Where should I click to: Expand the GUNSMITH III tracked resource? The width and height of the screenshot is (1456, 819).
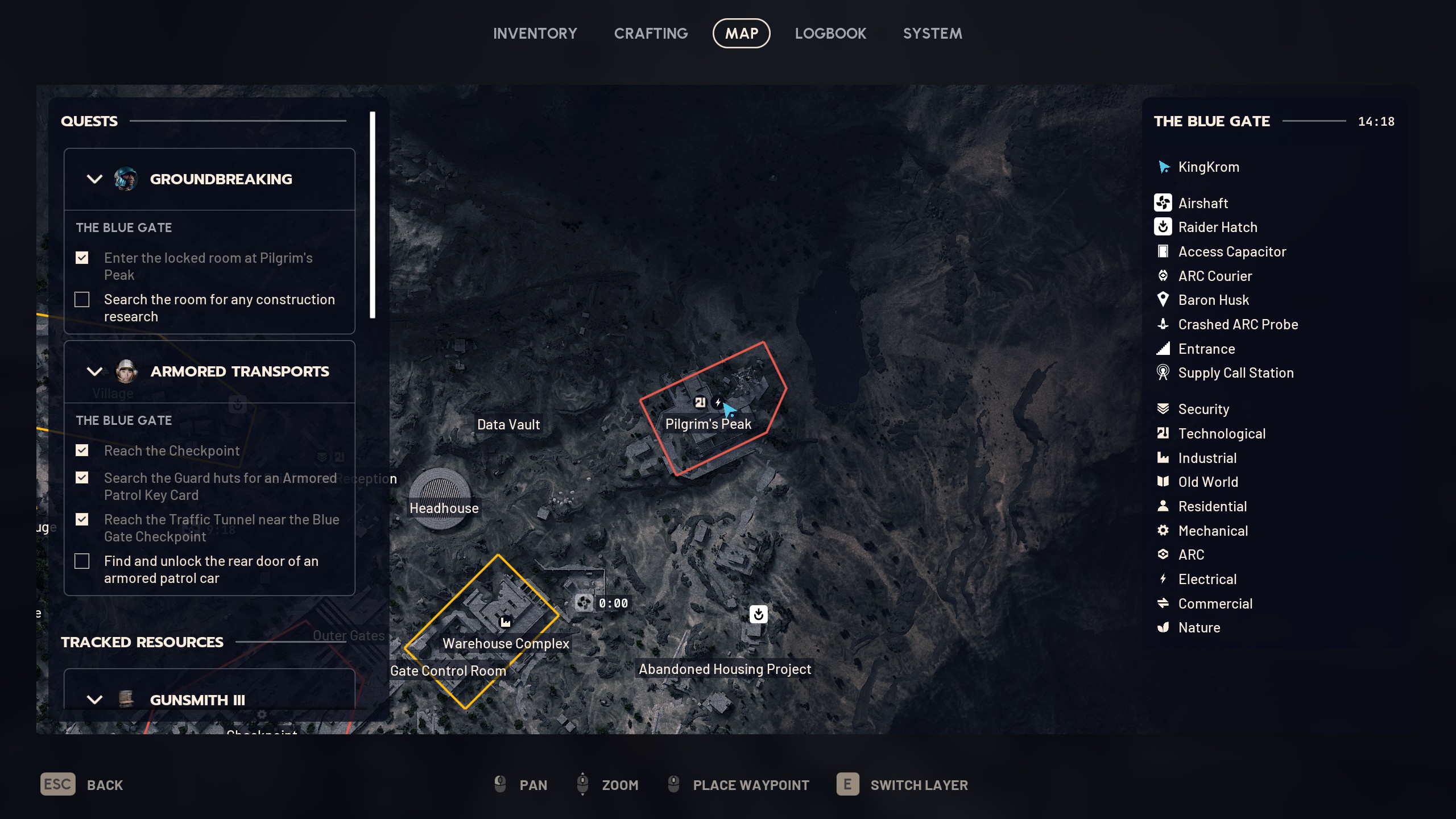click(95, 700)
